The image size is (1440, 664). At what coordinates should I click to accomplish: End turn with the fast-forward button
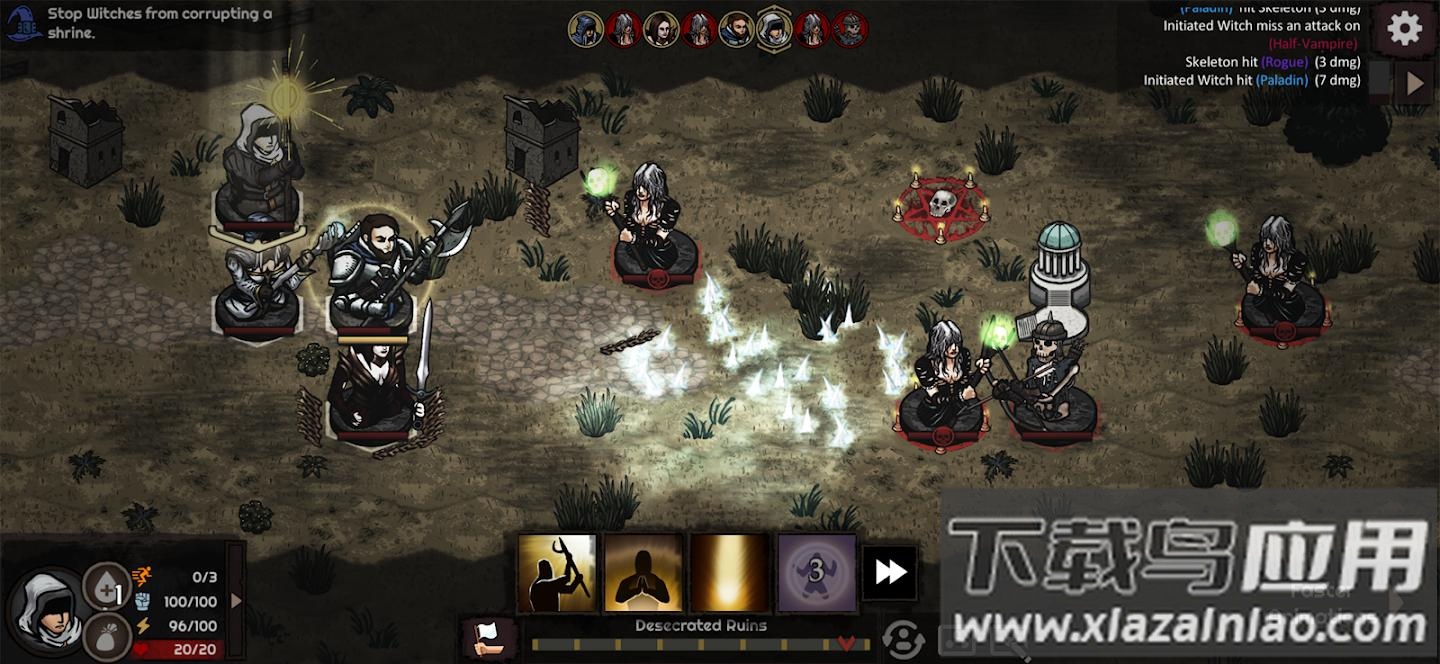coord(889,572)
